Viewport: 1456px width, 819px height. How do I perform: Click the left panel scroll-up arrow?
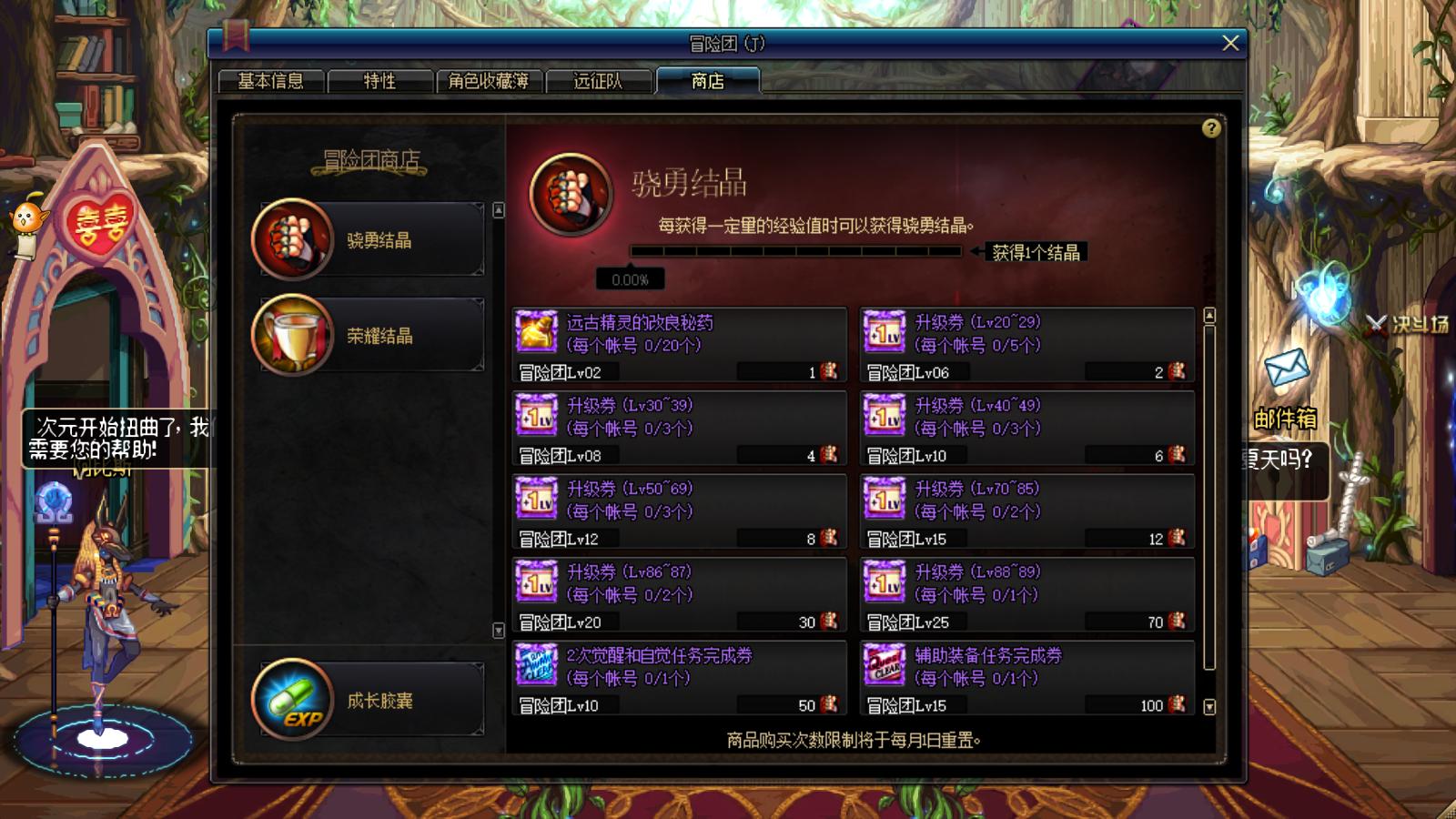(498, 207)
